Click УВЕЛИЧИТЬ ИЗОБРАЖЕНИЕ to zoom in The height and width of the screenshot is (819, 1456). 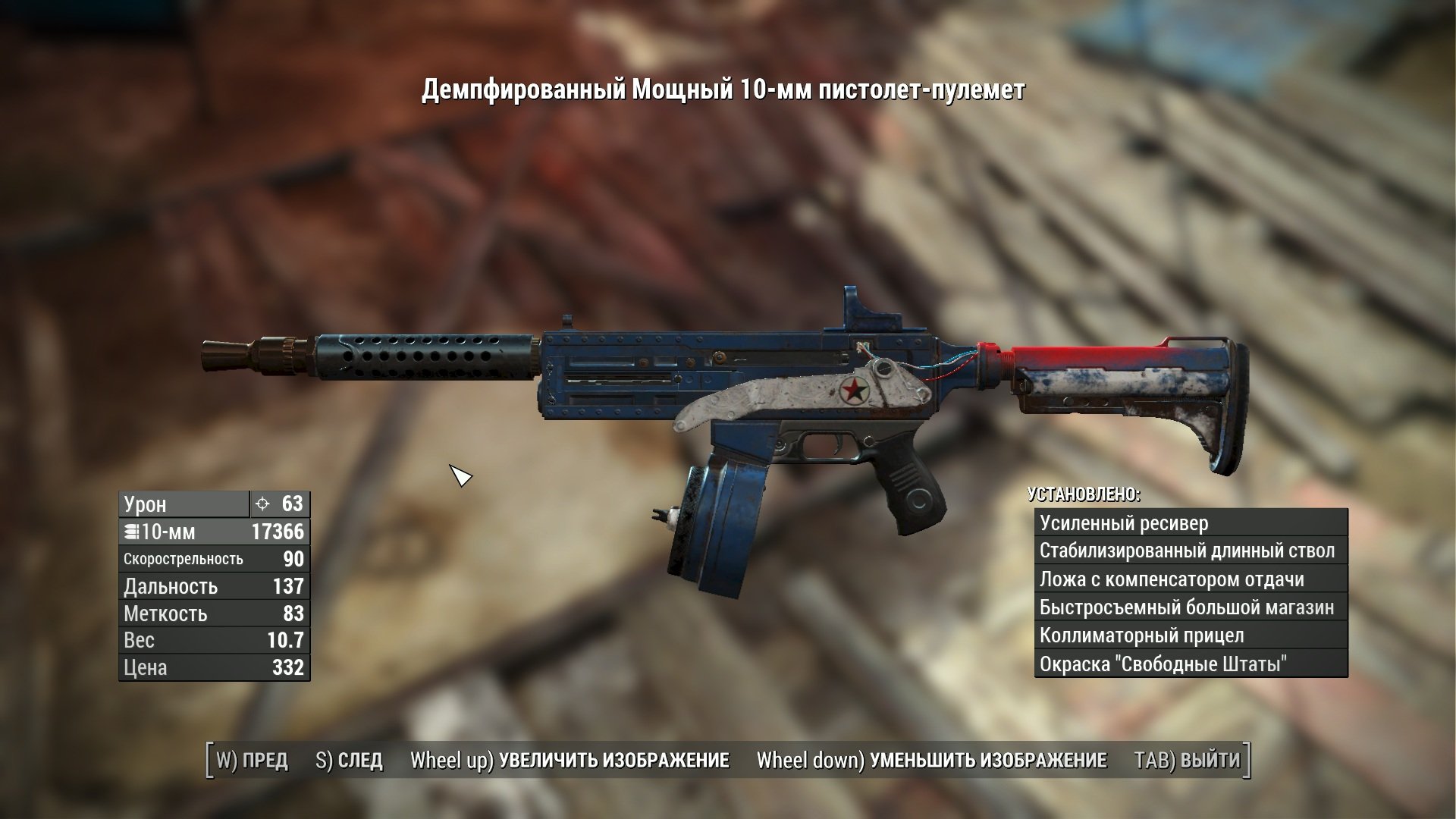(570, 760)
